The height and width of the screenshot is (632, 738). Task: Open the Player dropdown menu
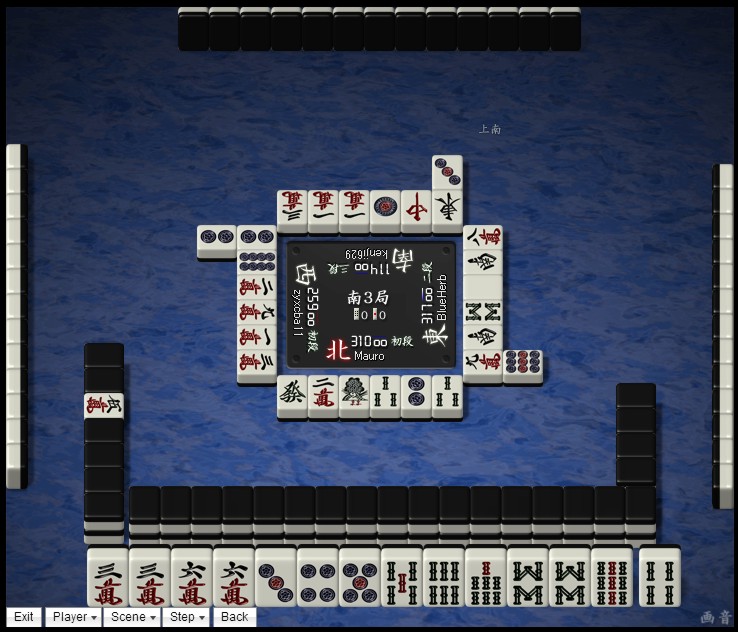(74, 617)
